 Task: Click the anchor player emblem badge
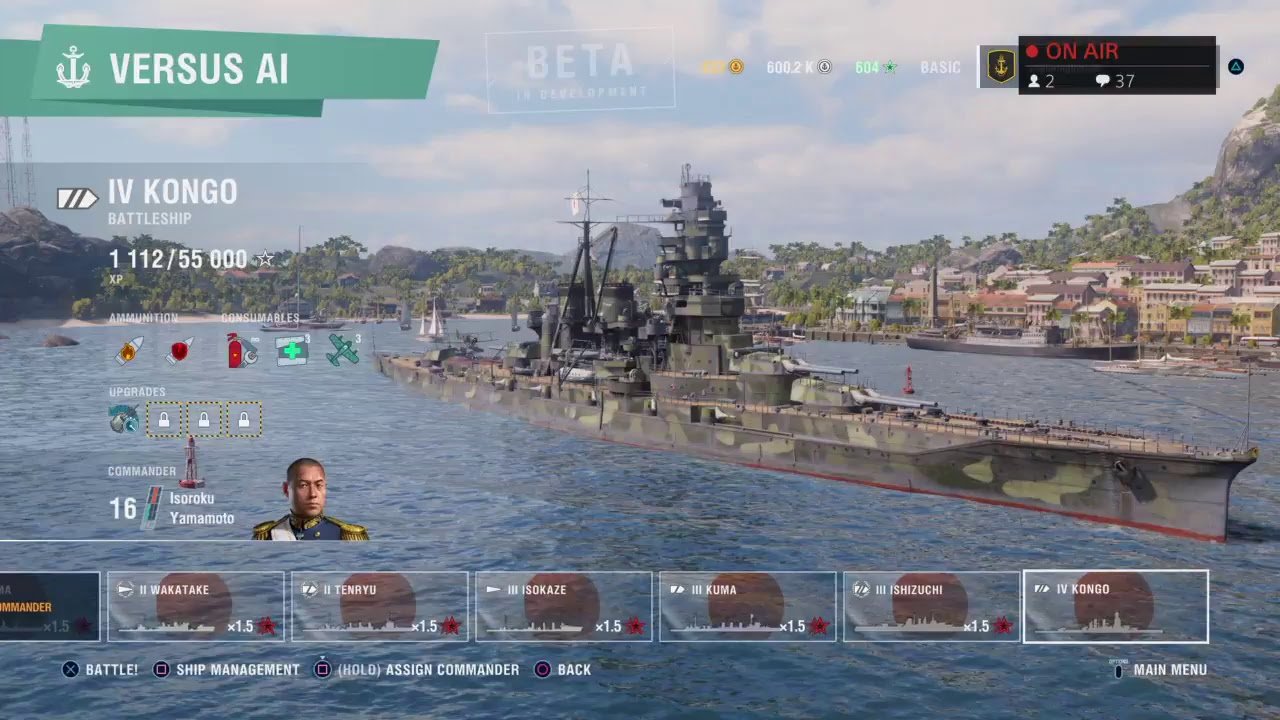point(1000,66)
